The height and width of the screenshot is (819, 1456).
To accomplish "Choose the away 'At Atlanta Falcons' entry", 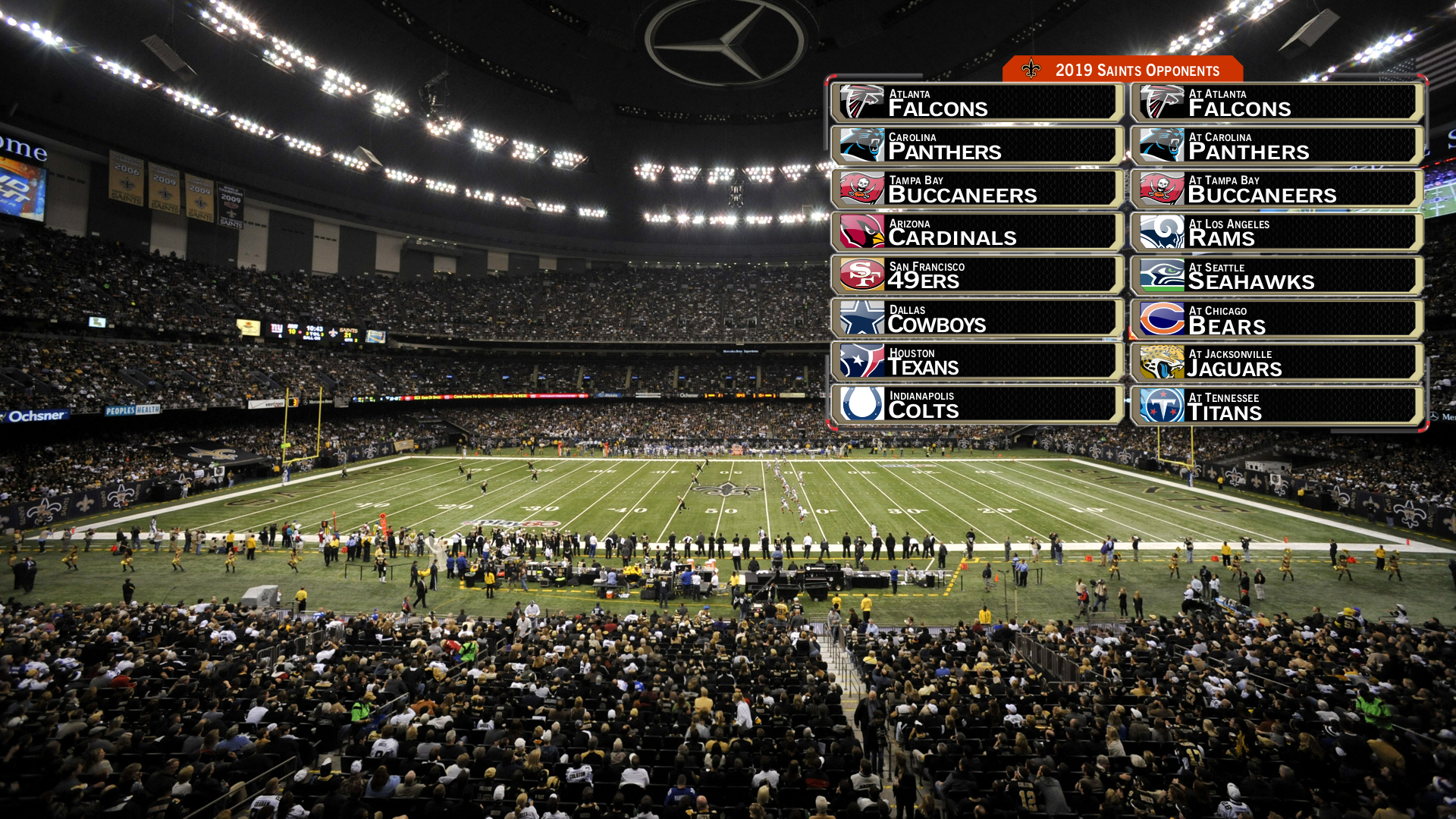I will pos(1276,102).
